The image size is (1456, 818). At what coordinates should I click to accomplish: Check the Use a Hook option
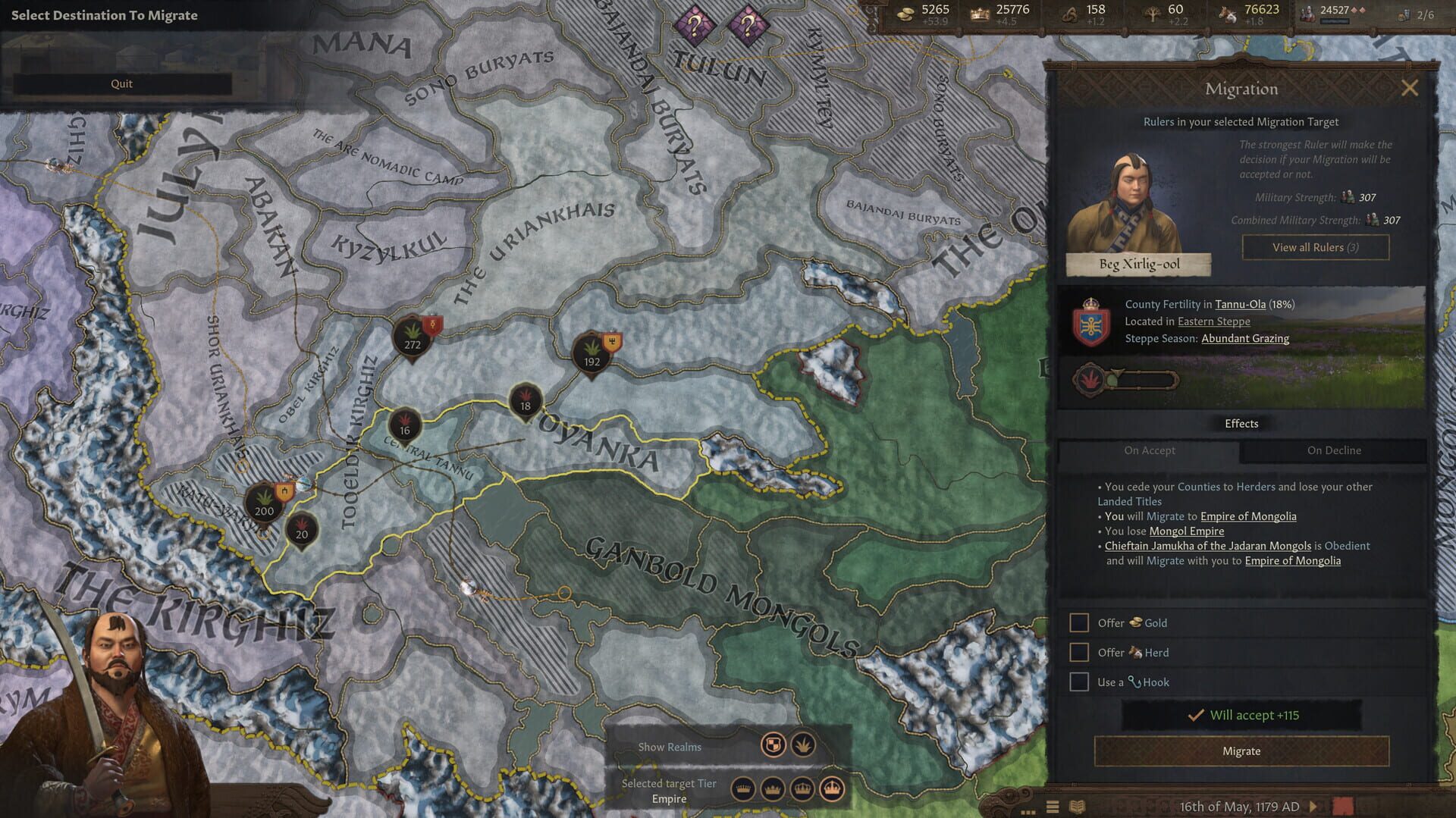tap(1078, 682)
